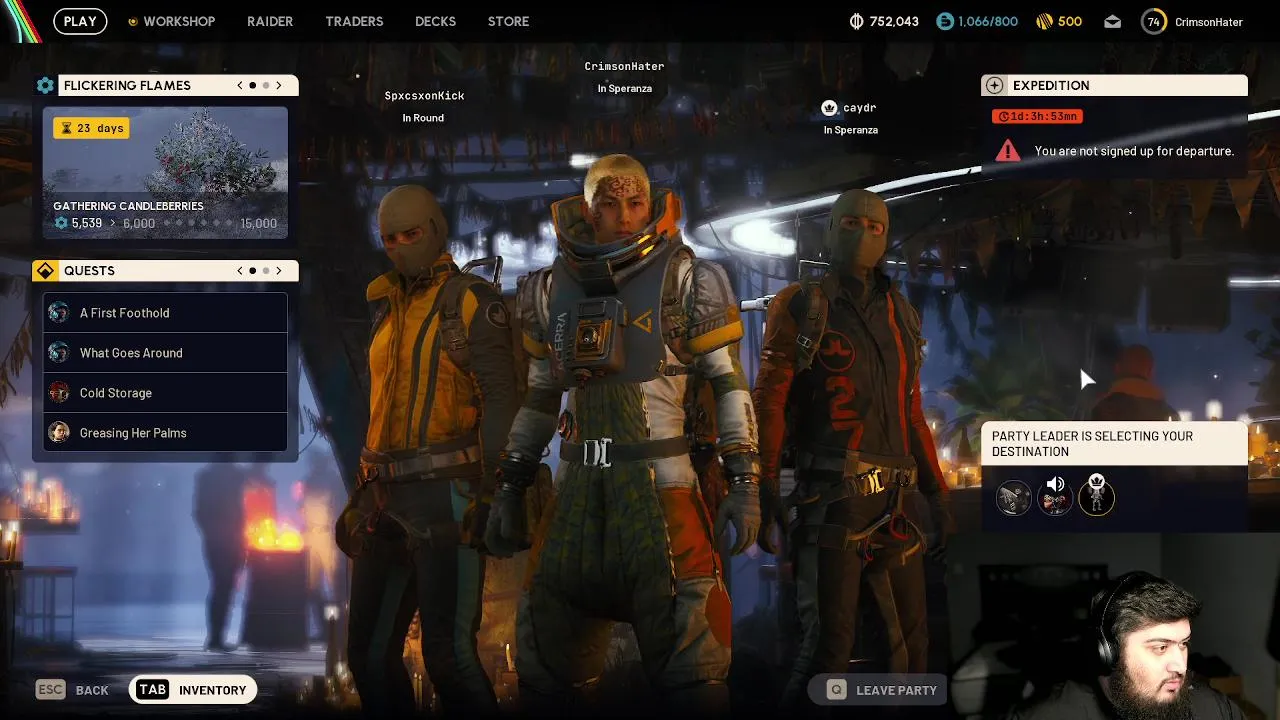
Task: Open the mail inbox envelope icon
Action: pyautogui.click(x=1113, y=21)
